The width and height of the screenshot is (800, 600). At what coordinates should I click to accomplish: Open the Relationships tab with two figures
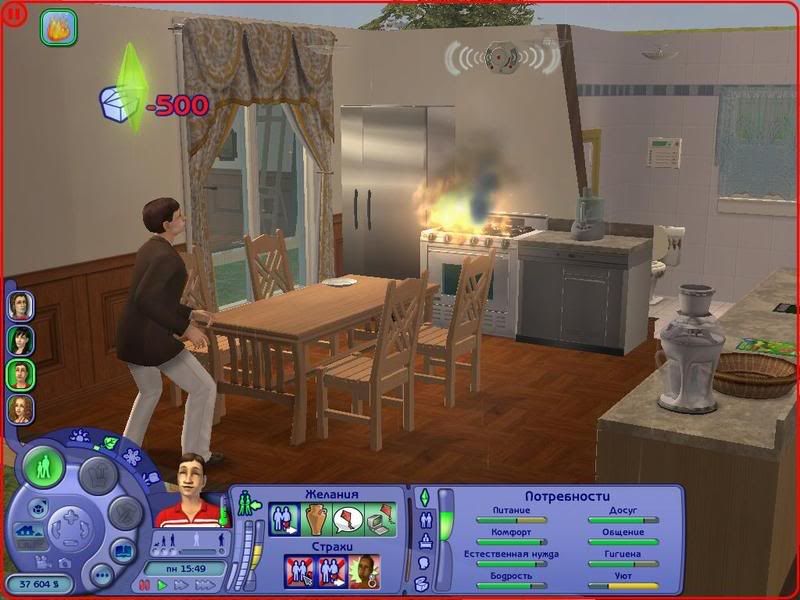[x=424, y=520]
